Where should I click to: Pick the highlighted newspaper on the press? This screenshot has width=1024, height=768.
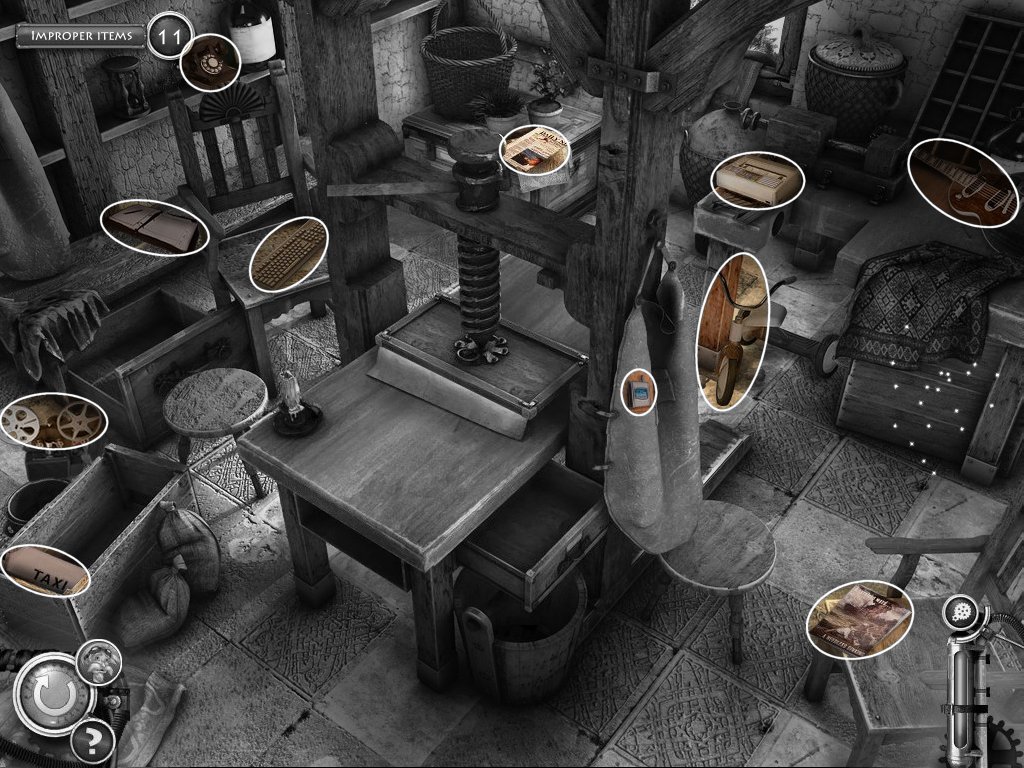click(534, 149)
